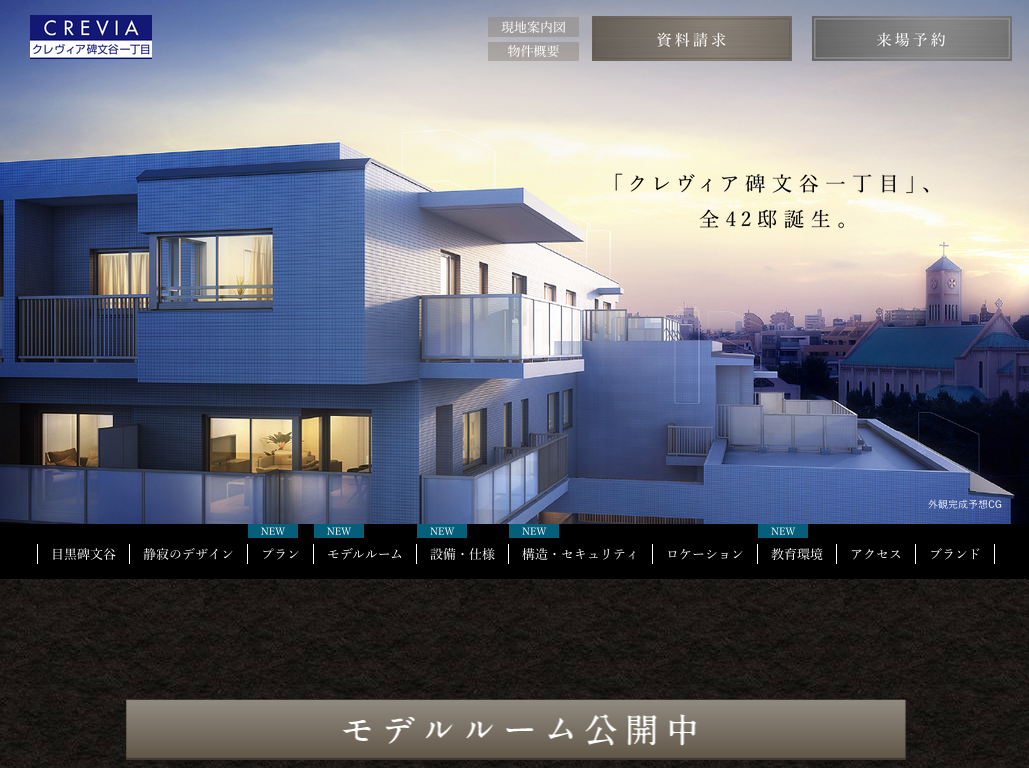
Task: Select the プラン menu entry
Action: click(280, 554)
